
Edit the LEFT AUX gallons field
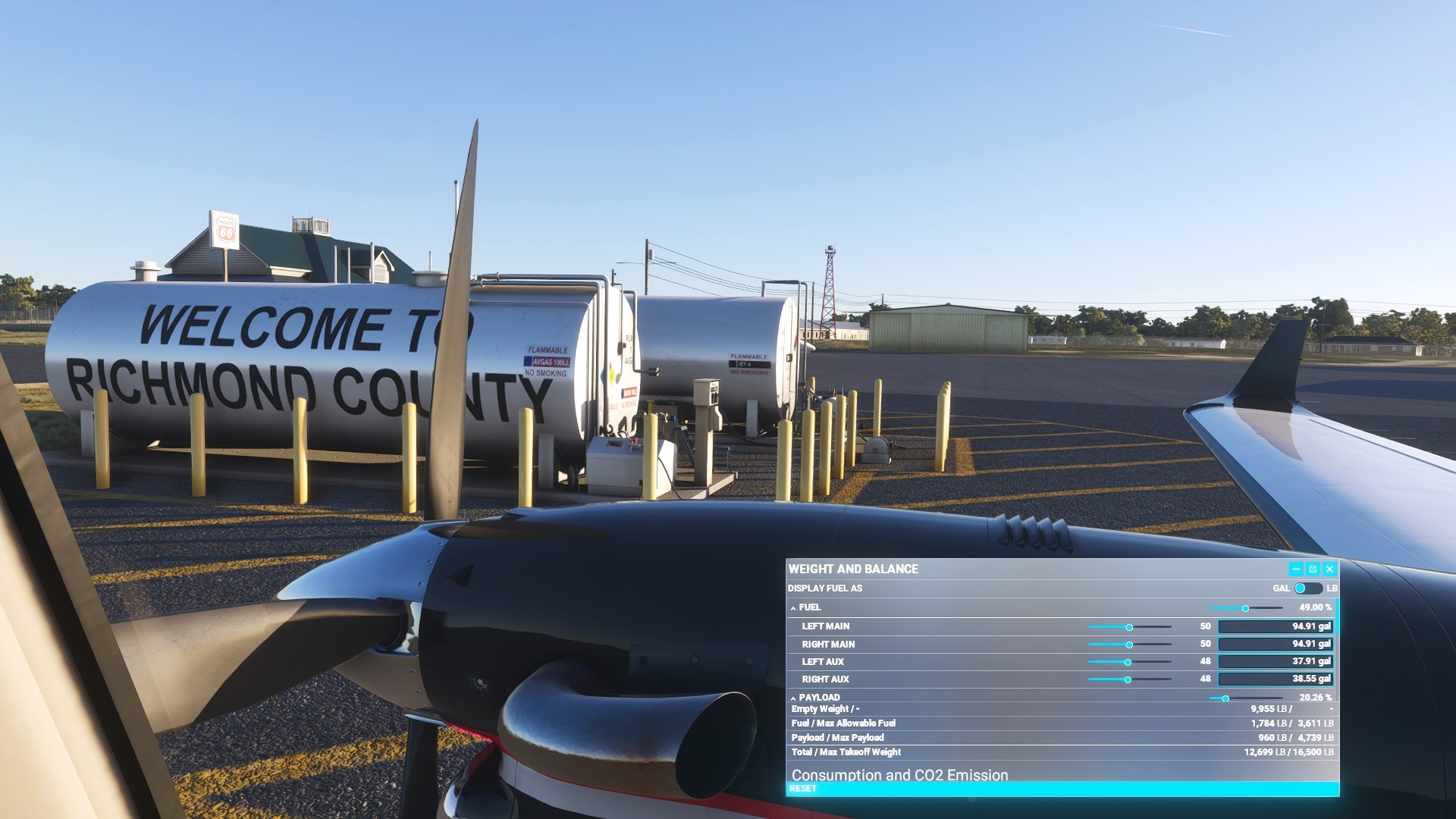coord(1276,661)
